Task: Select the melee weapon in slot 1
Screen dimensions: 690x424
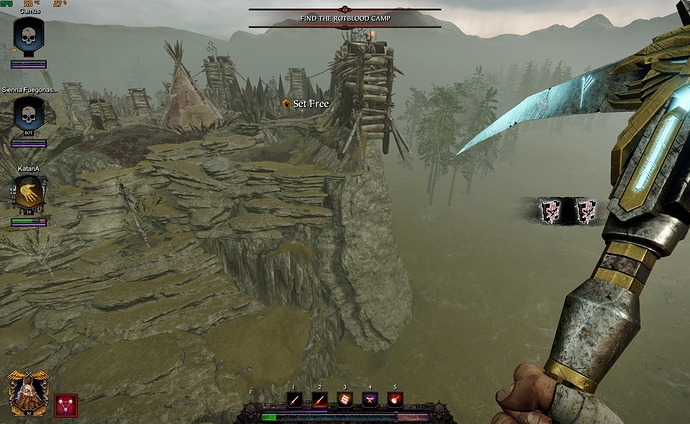Action: click(x=295, y=400)
